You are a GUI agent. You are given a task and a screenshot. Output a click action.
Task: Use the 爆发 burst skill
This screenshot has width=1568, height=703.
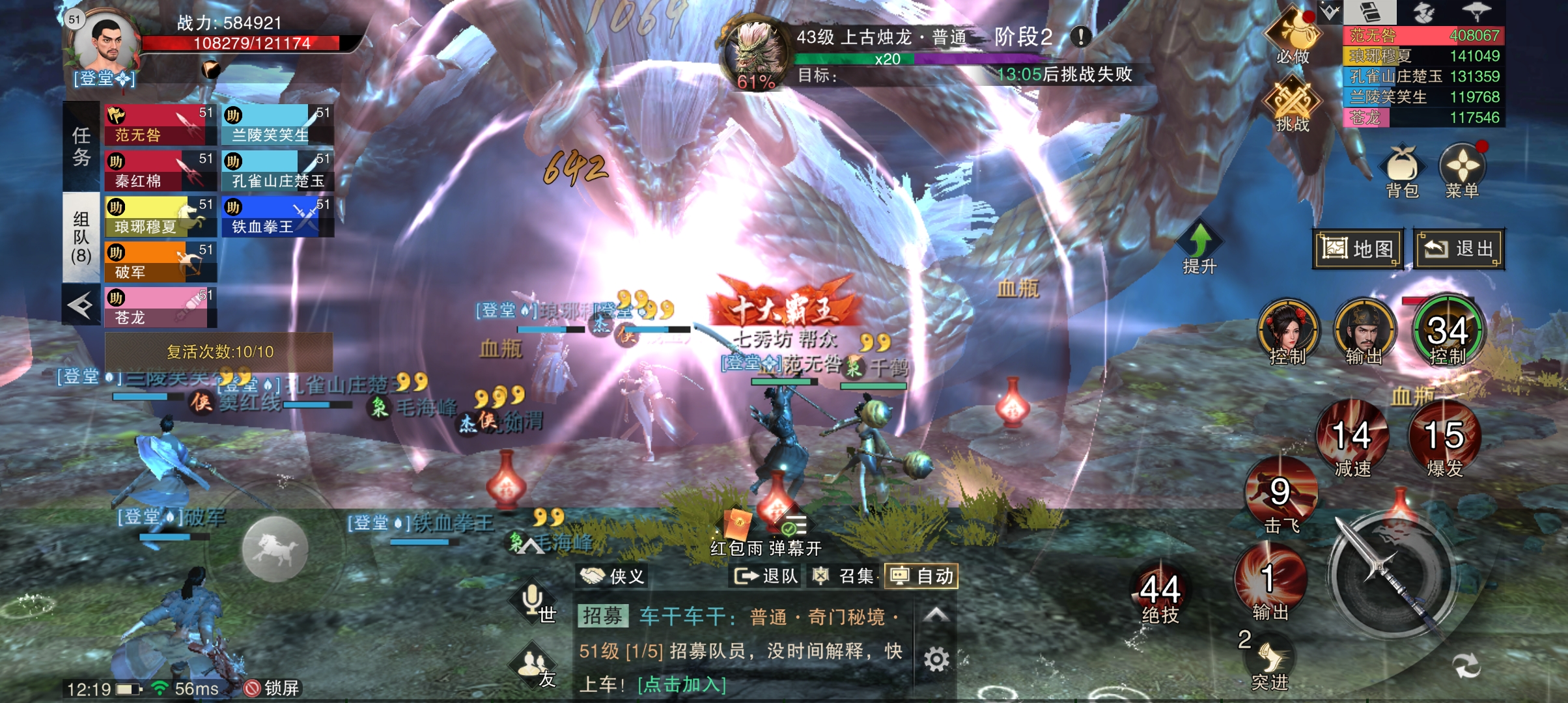click(1444, 441)
